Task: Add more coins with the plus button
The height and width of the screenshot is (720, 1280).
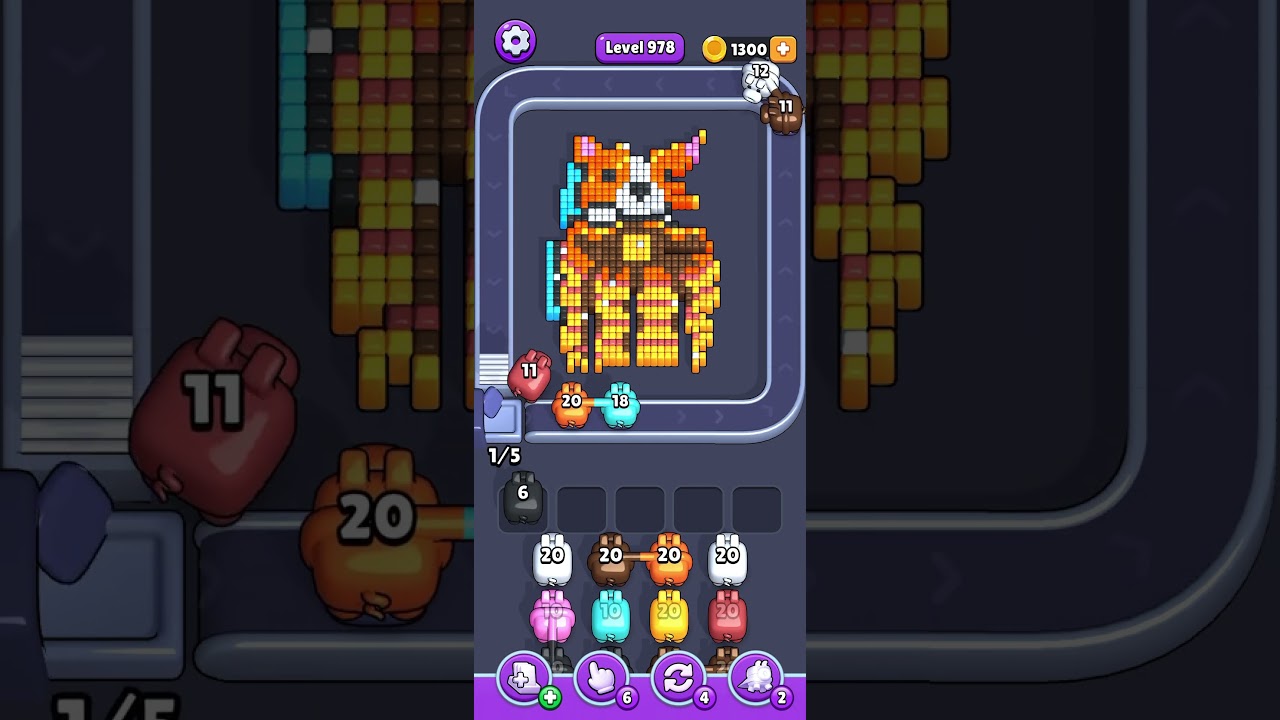Action: click(783, 49)
